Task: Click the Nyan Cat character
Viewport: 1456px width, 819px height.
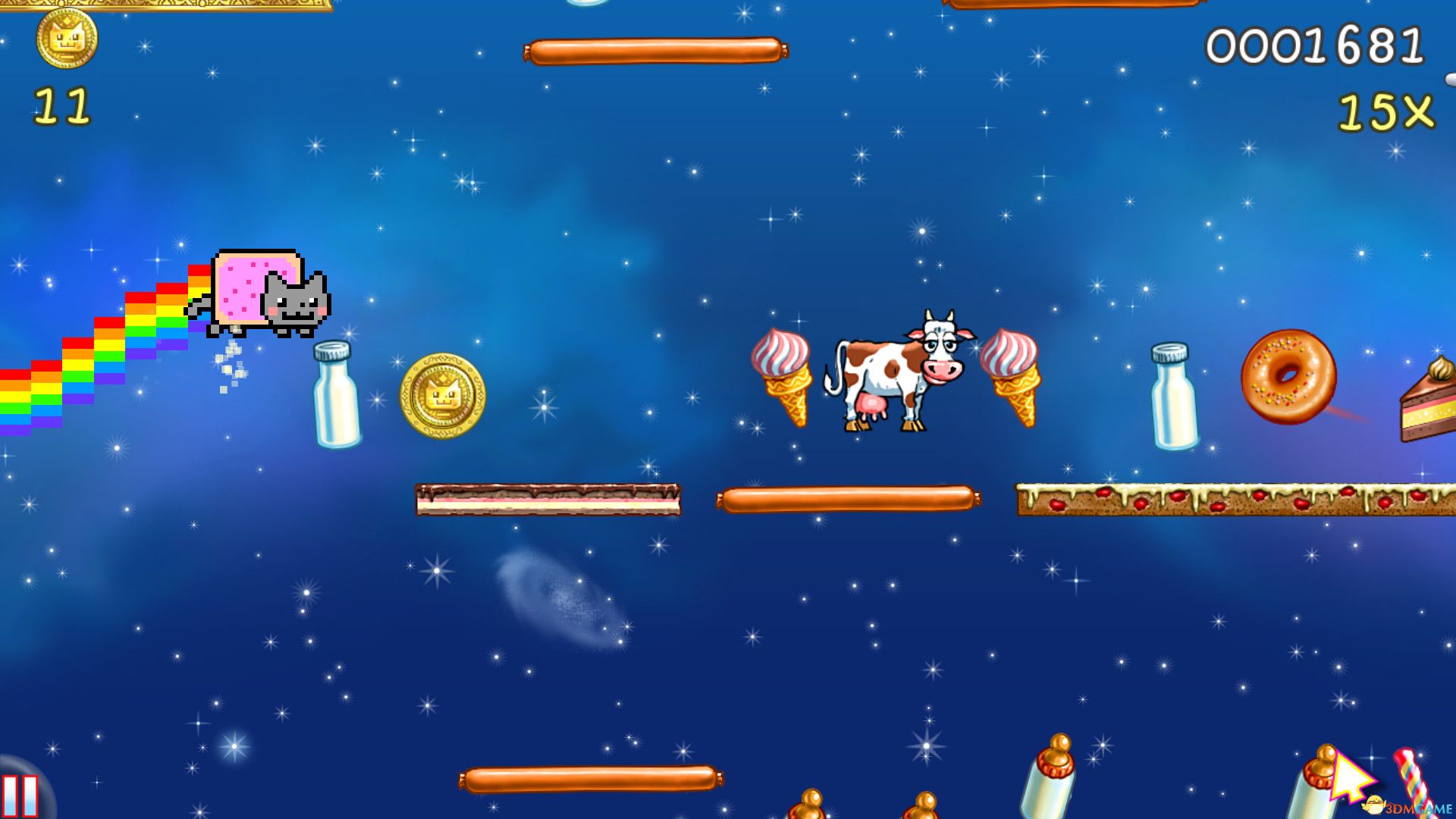Action: coord(265,292)
